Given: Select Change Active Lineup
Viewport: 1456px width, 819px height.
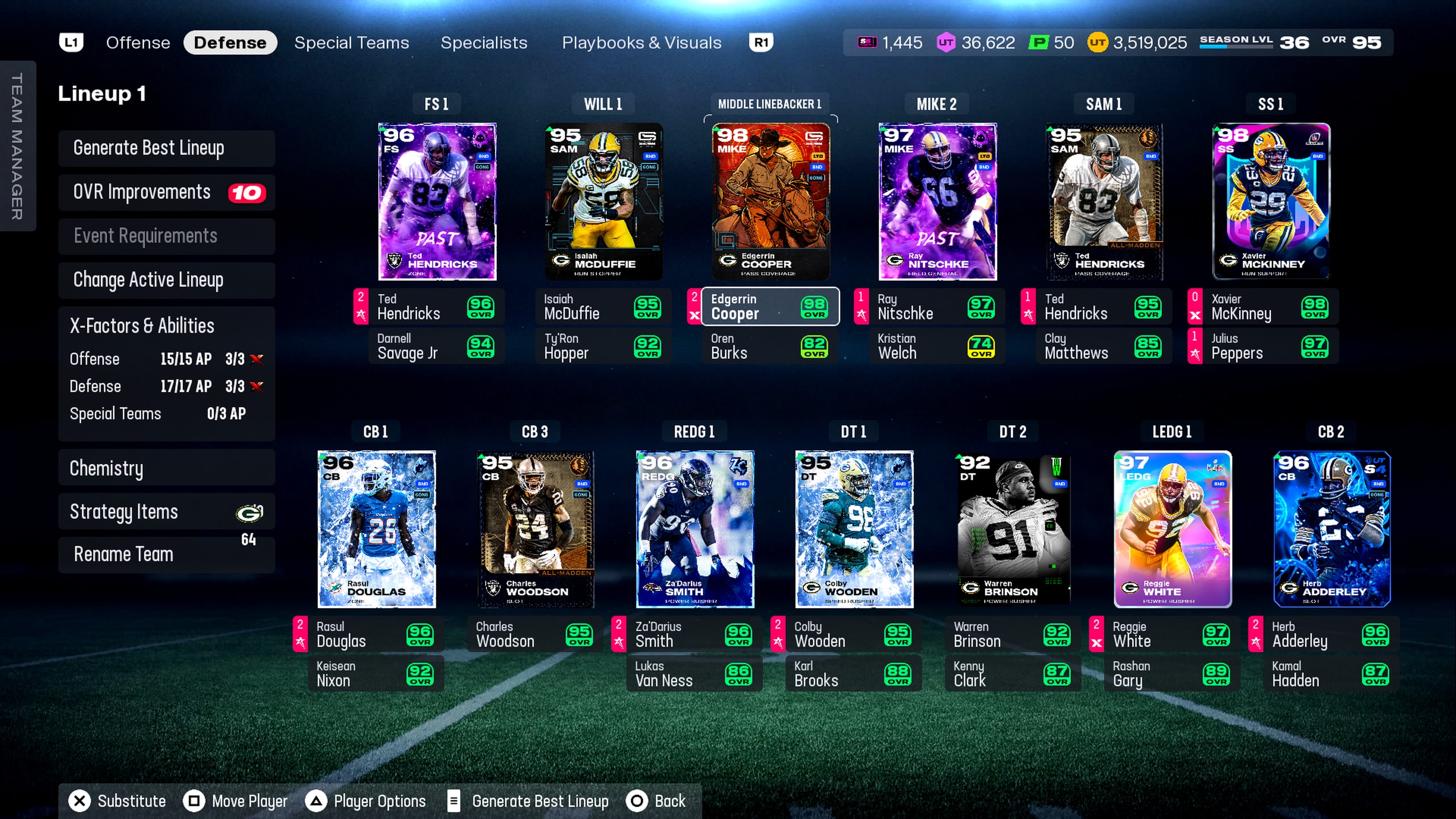Looking at the screenshot, I should pyautogui.click(x=166, y=280).
